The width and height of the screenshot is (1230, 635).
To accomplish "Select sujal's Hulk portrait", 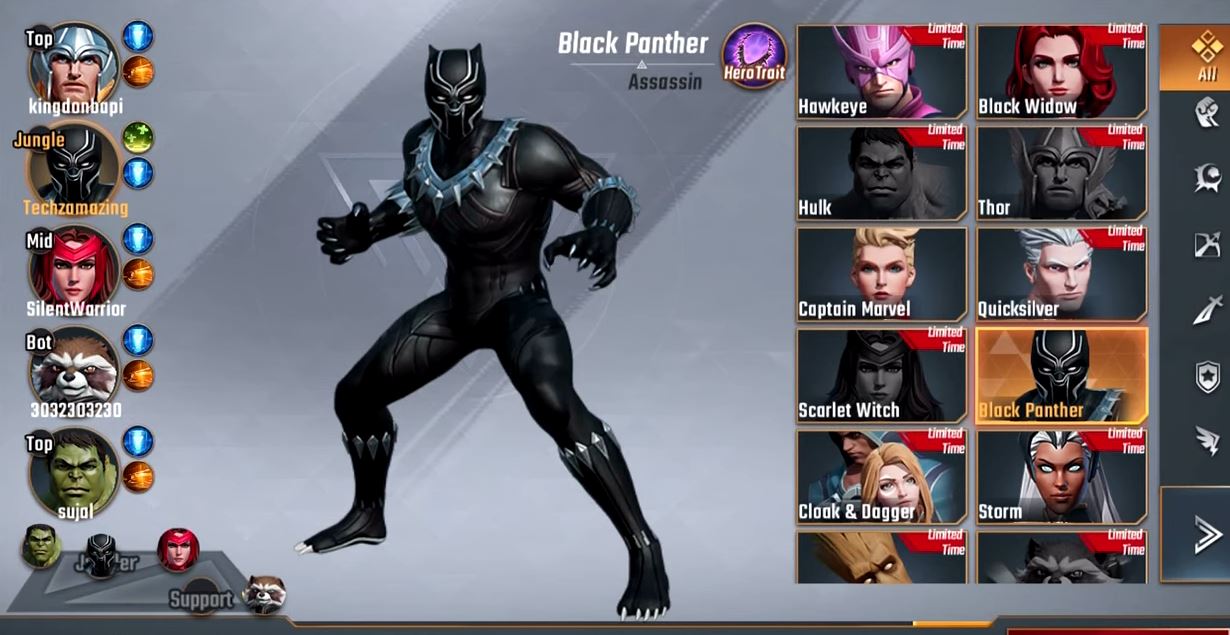I will pos(73,472).
